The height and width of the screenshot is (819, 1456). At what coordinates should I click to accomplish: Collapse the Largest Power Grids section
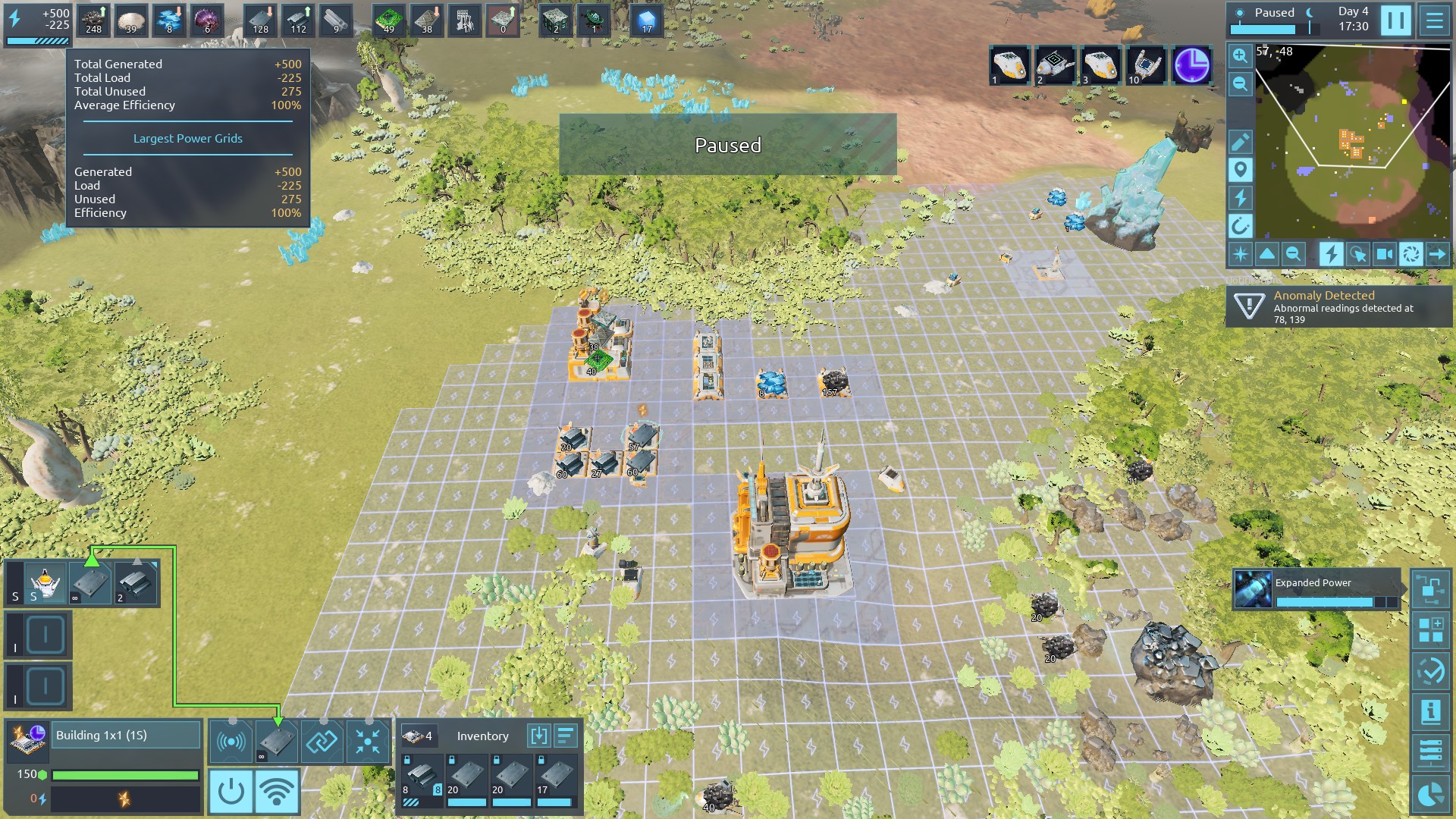(x=187, y=138)
